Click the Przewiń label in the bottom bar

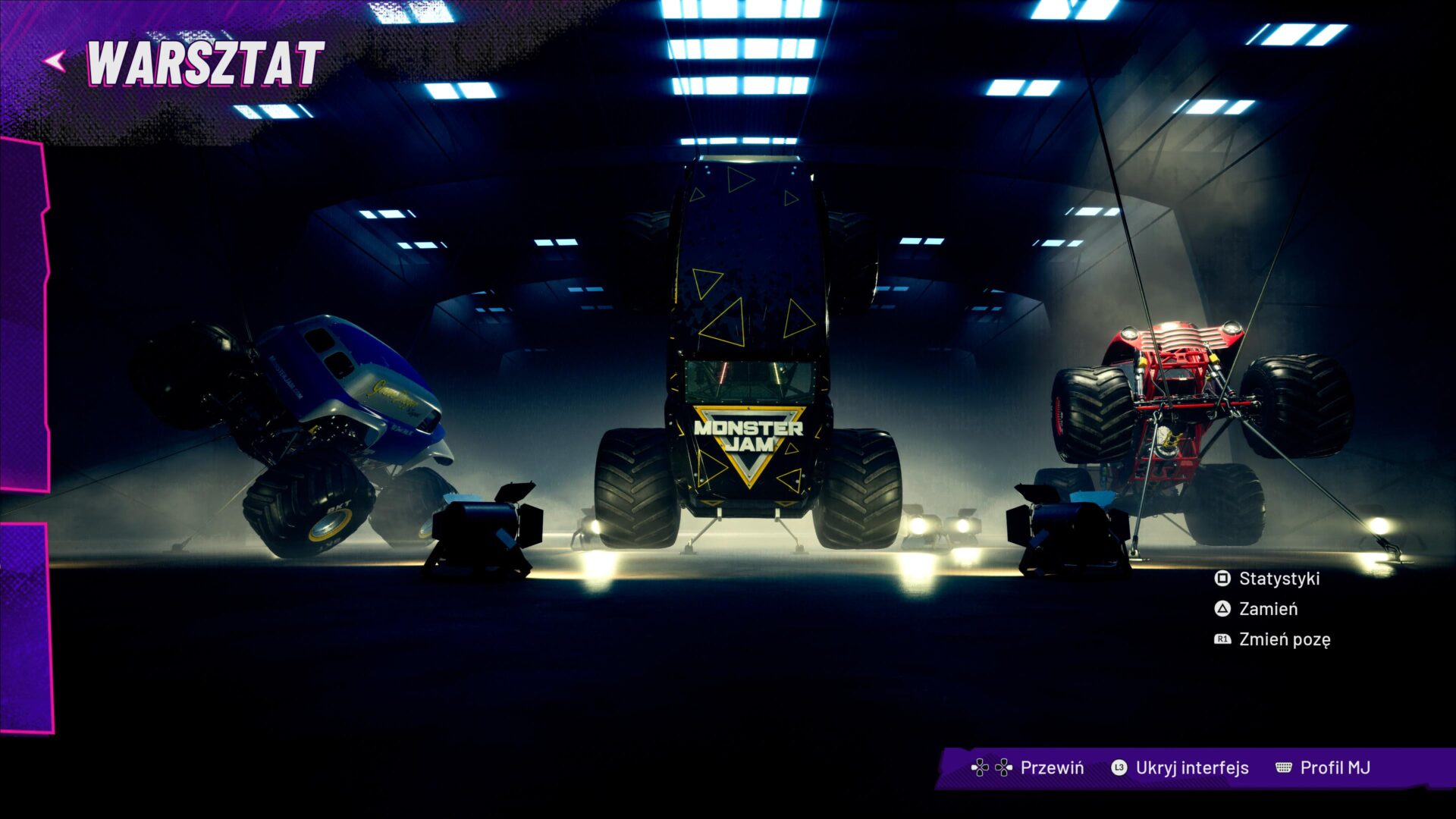(x=1053, y=767)
